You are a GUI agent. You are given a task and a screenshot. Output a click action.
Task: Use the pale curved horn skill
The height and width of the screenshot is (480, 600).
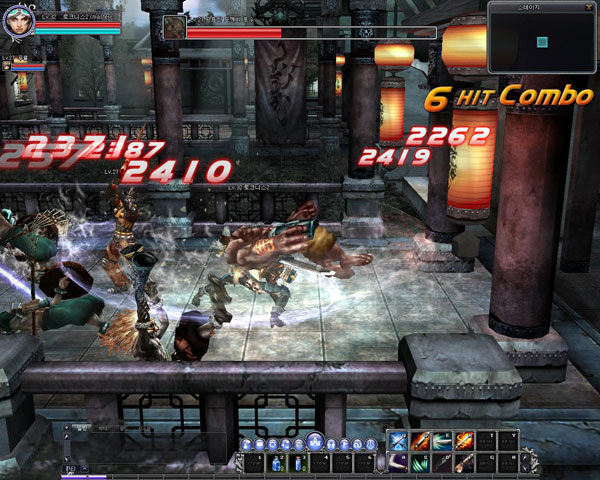pos(397,462)
